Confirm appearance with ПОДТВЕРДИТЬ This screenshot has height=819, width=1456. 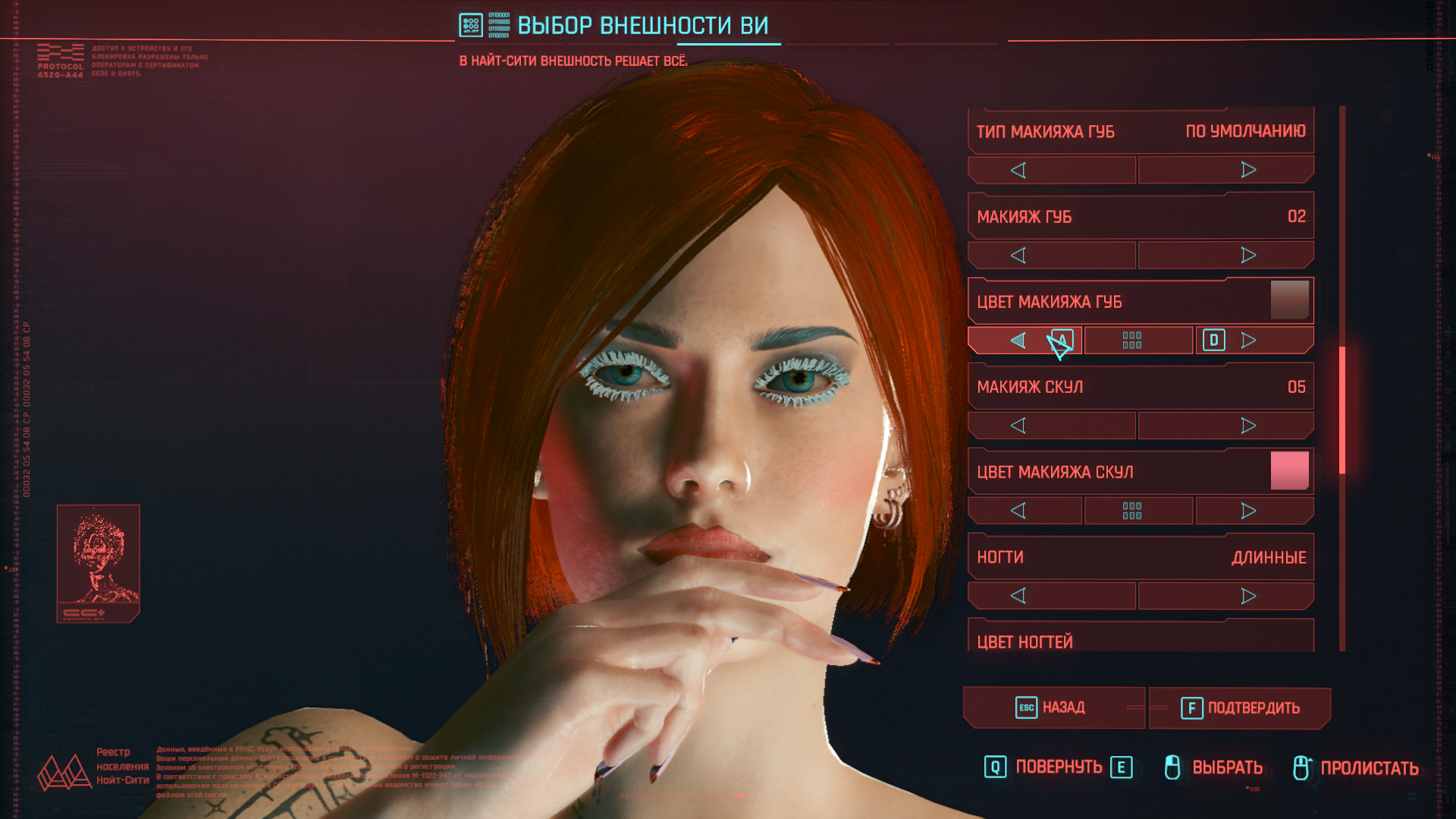(1240, 708)
